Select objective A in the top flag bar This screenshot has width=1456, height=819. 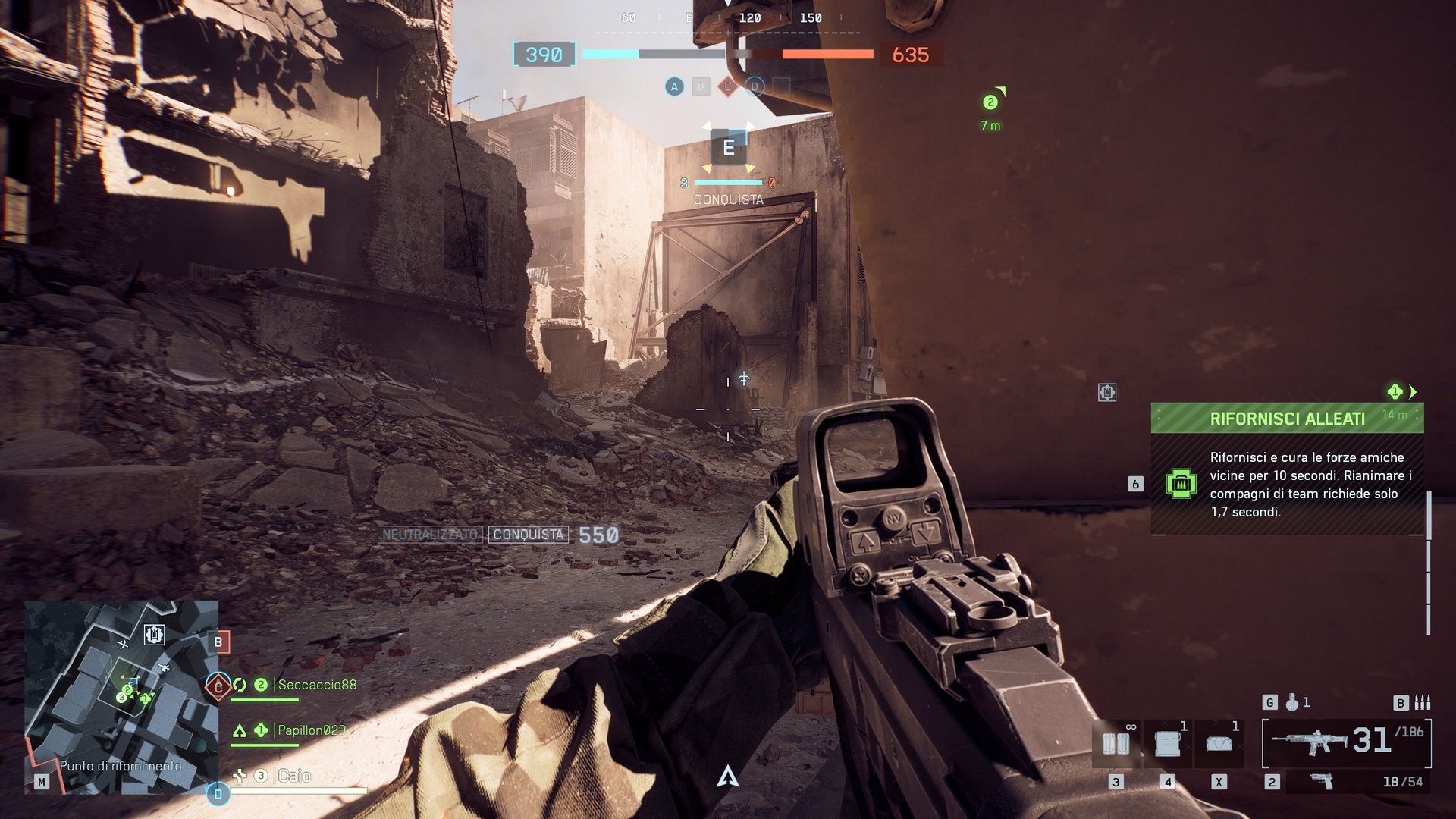pos(674,87)
